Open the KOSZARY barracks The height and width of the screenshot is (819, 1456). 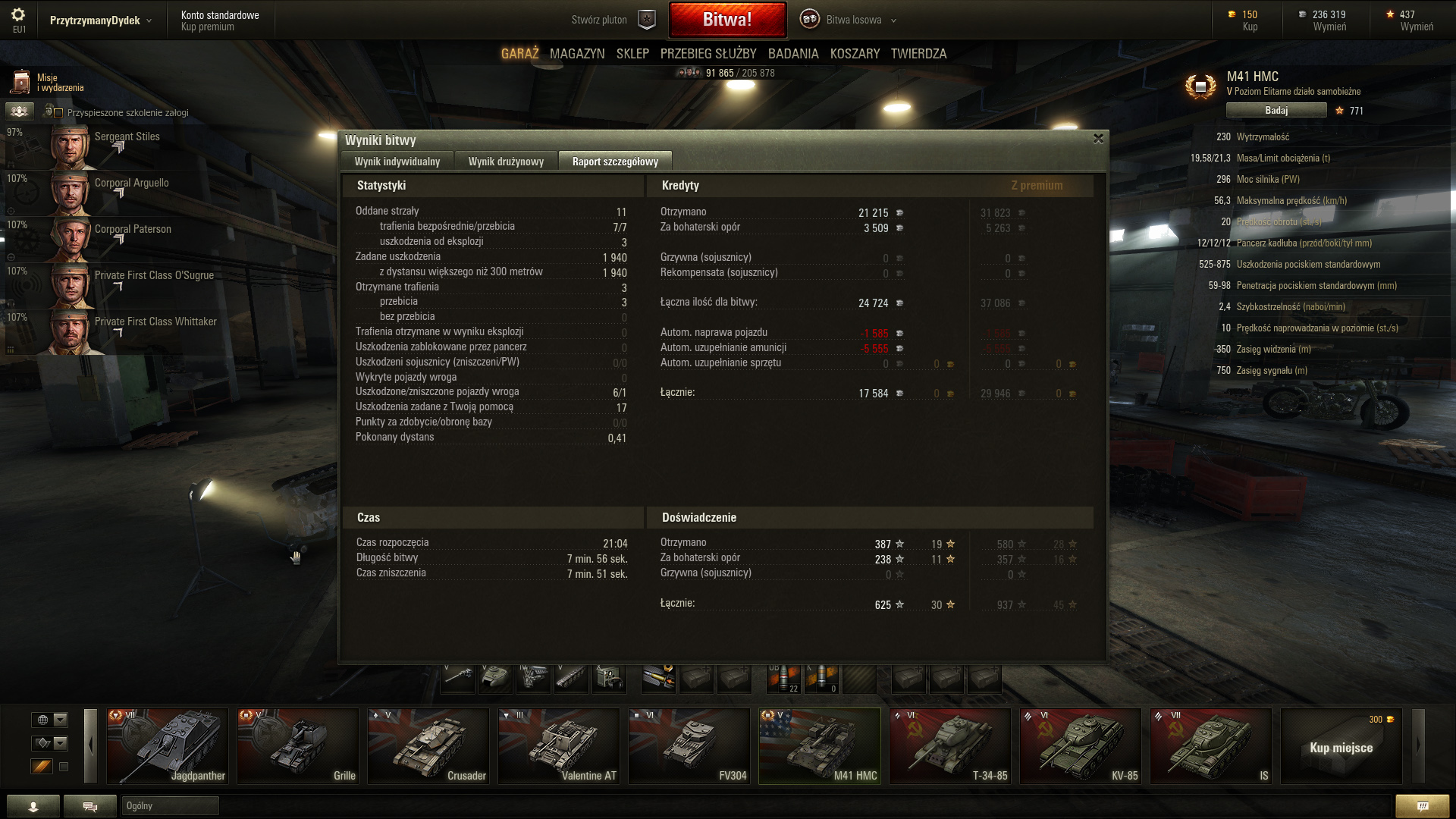coord(855,54)
